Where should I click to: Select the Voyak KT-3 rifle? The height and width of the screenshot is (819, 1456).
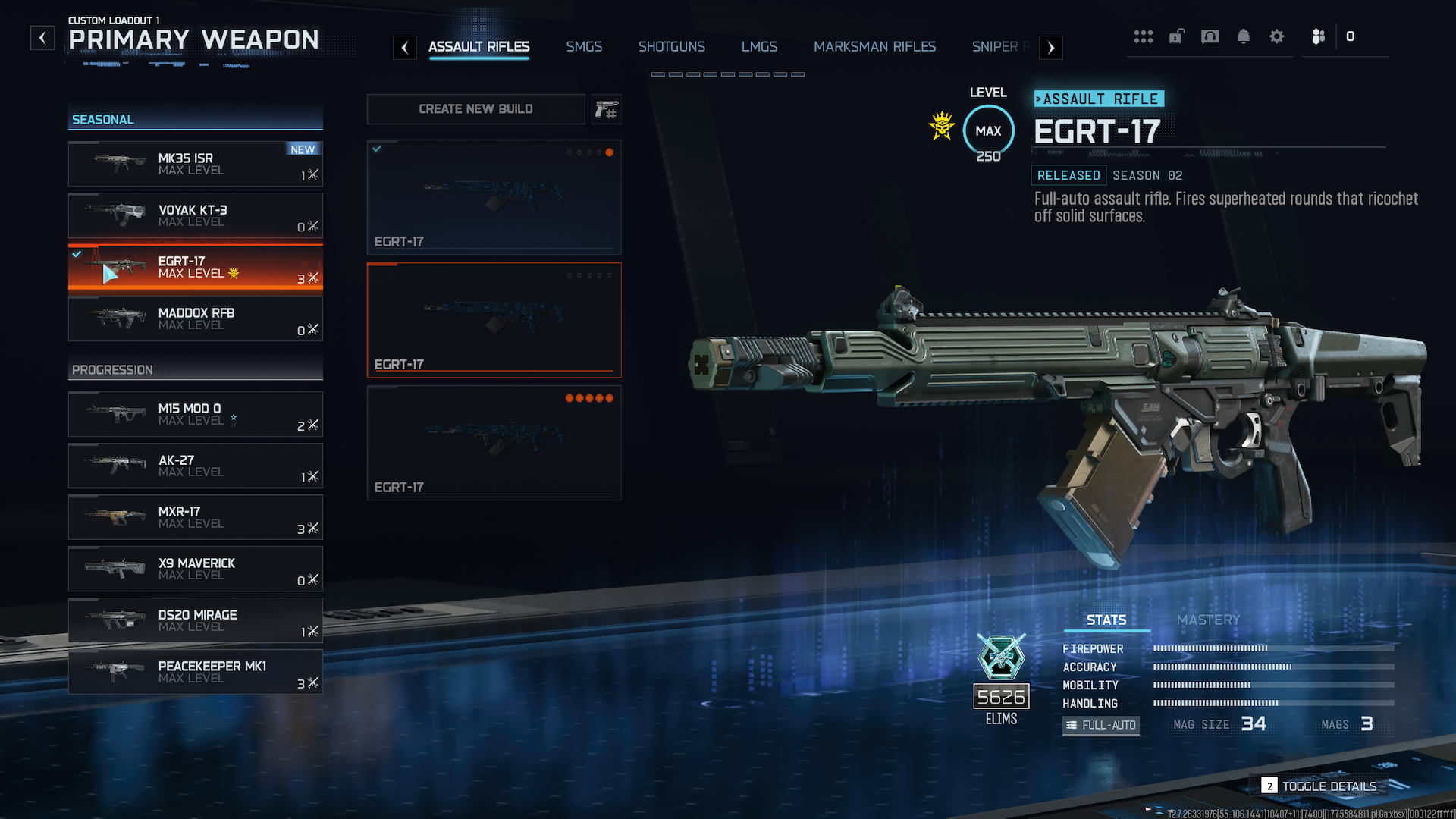pos(196,215)
